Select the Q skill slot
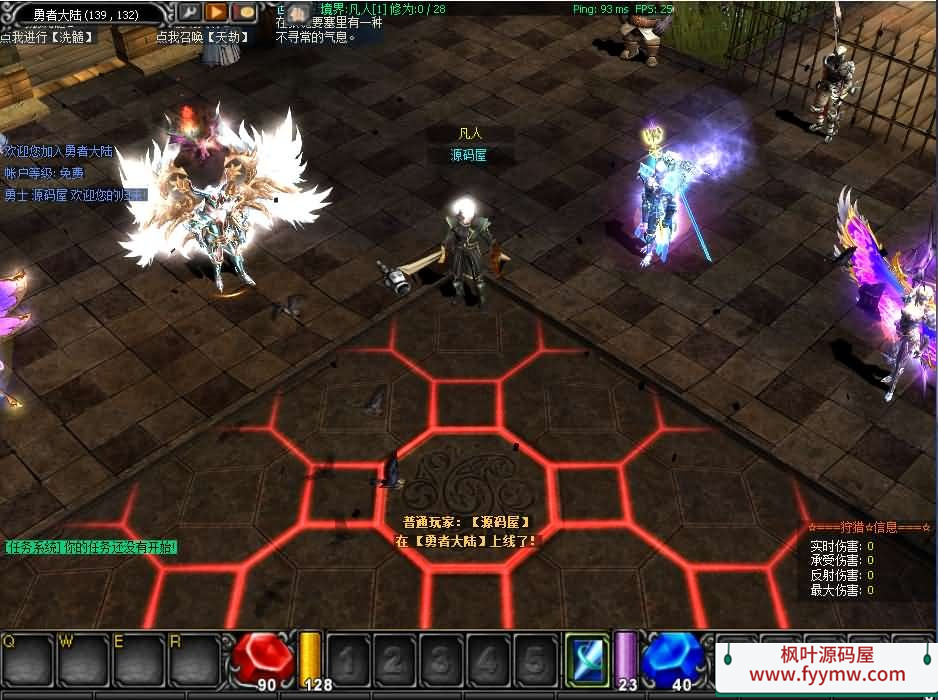The width and height of the screenshot is (938, 700). point(28,661)
